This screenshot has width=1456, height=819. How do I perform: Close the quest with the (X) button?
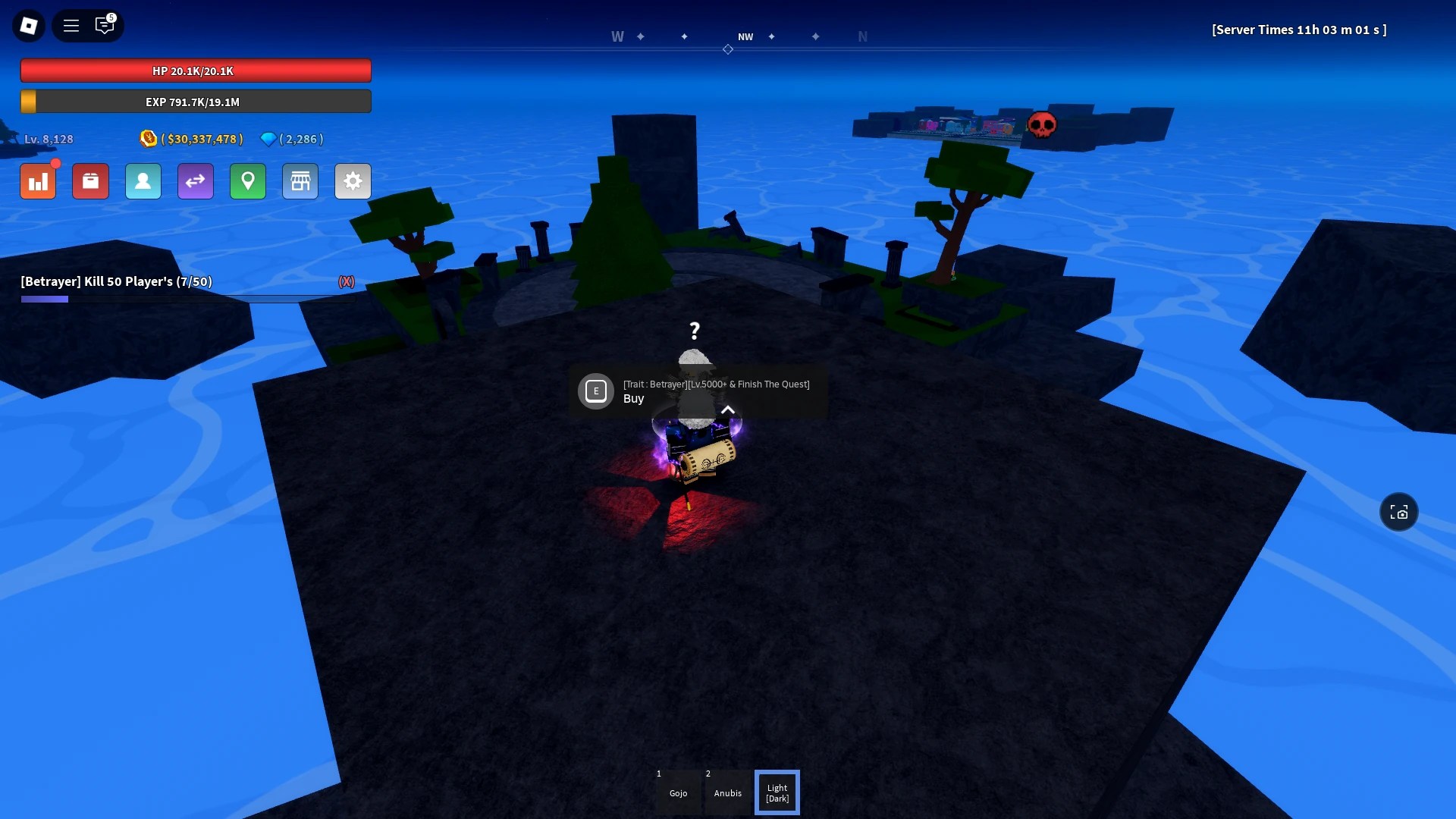[x=347, y=281]
